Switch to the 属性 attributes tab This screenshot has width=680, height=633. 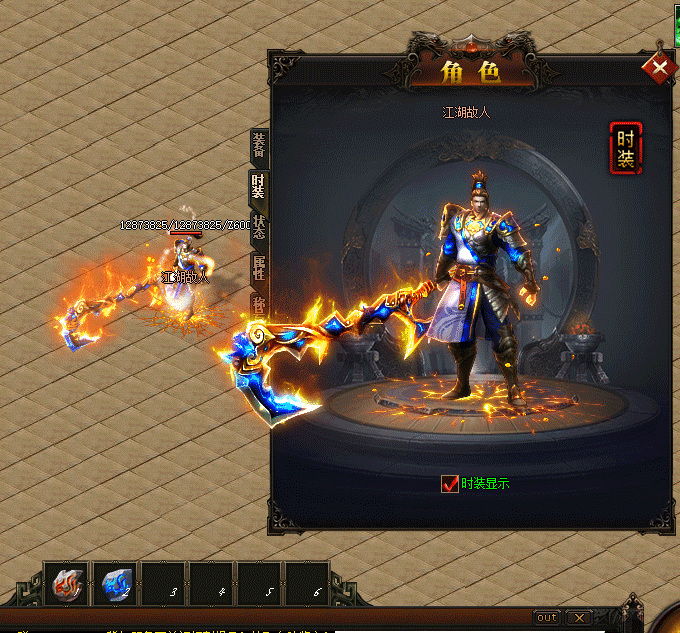[x=259, y=268]
